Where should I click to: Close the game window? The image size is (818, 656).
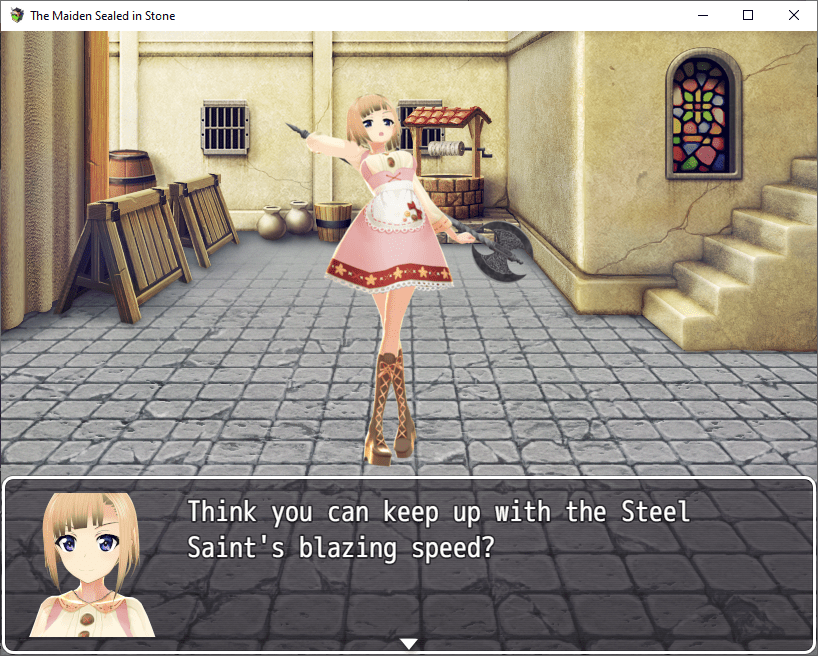pos(794,15)
